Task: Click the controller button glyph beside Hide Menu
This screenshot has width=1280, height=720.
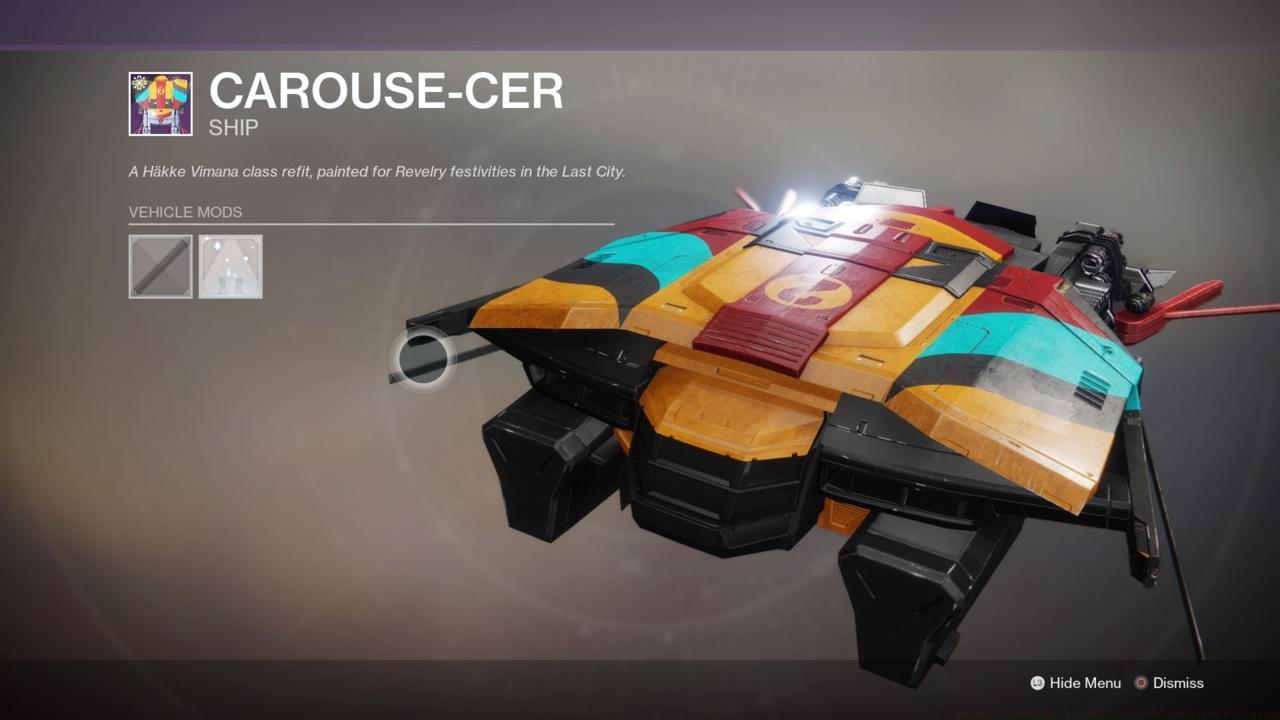Action: click(1038, 683)
